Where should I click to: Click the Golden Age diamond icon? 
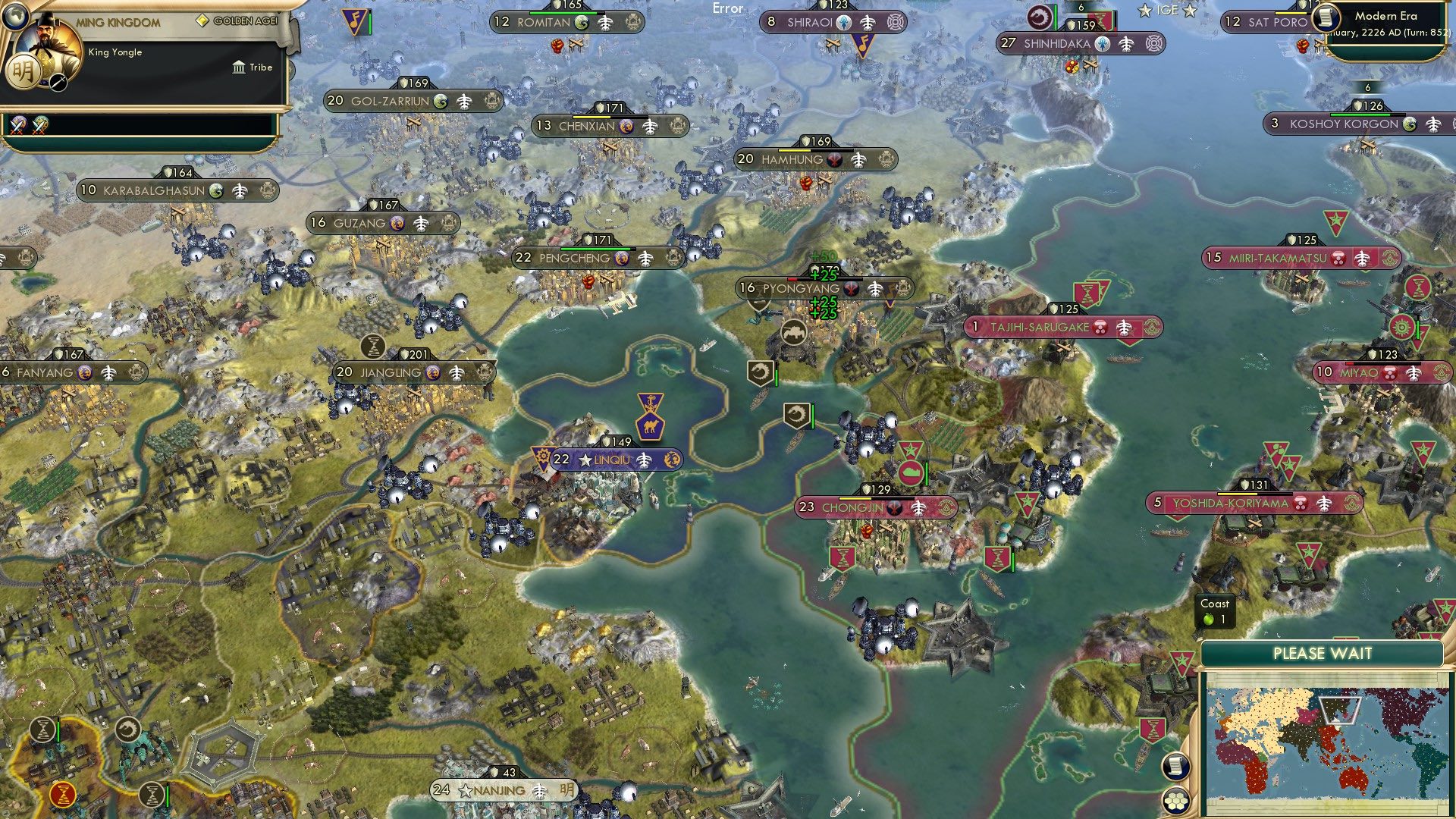pyautogui.click(x=202, y=20)
